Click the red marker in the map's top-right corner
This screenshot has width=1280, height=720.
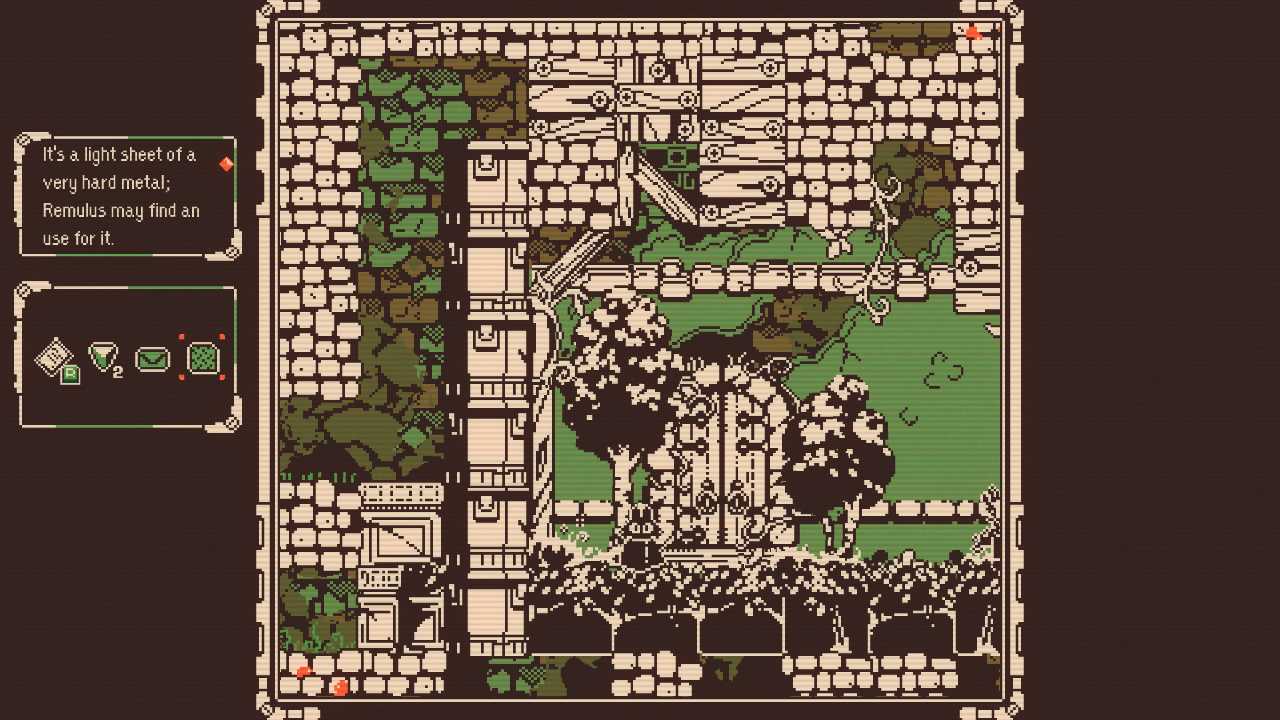(972, 33)
